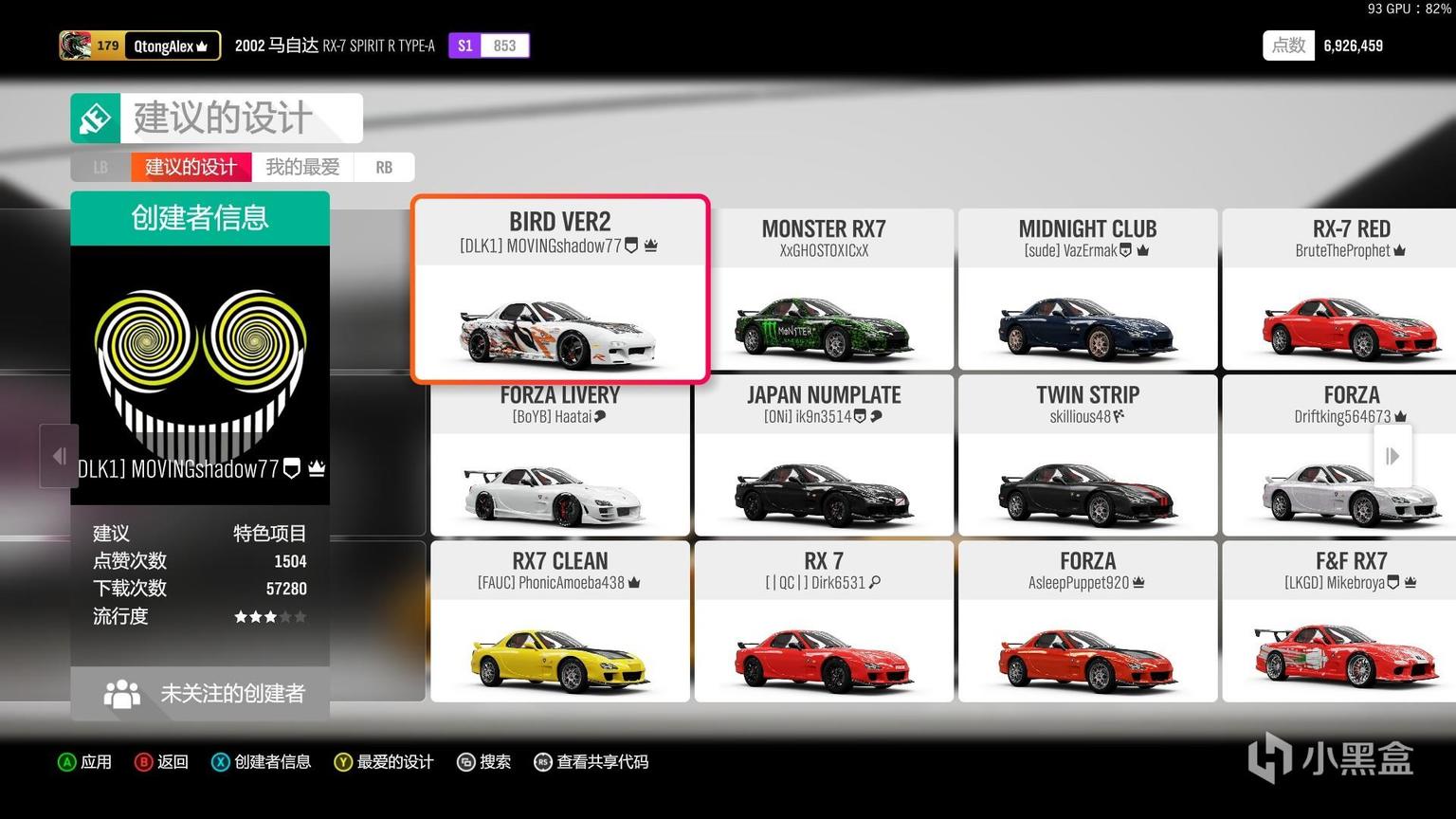
Task: Open the 建议的设计 tab
Action: point(191,167)
